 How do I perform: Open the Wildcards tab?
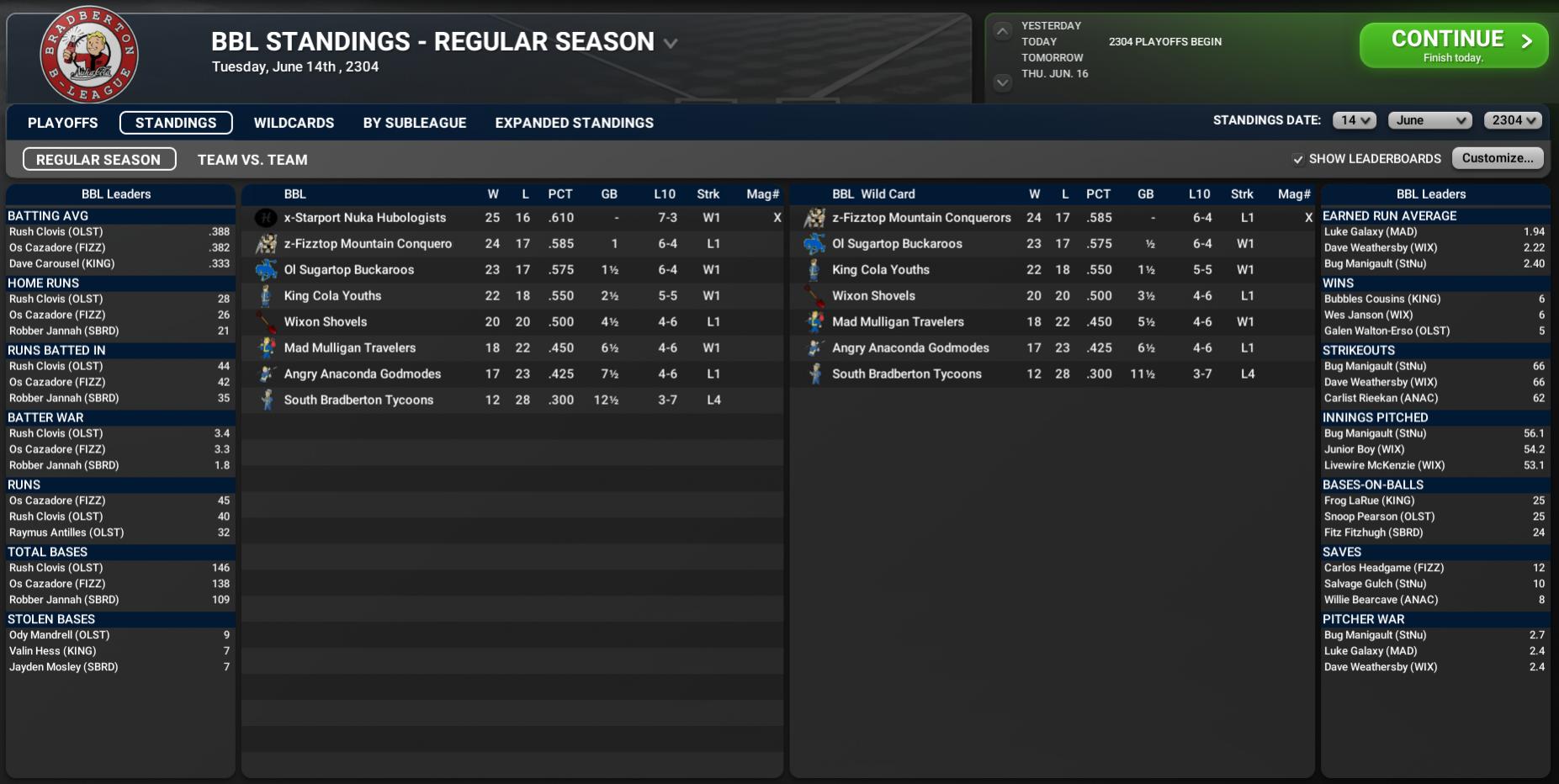(294, 123)
